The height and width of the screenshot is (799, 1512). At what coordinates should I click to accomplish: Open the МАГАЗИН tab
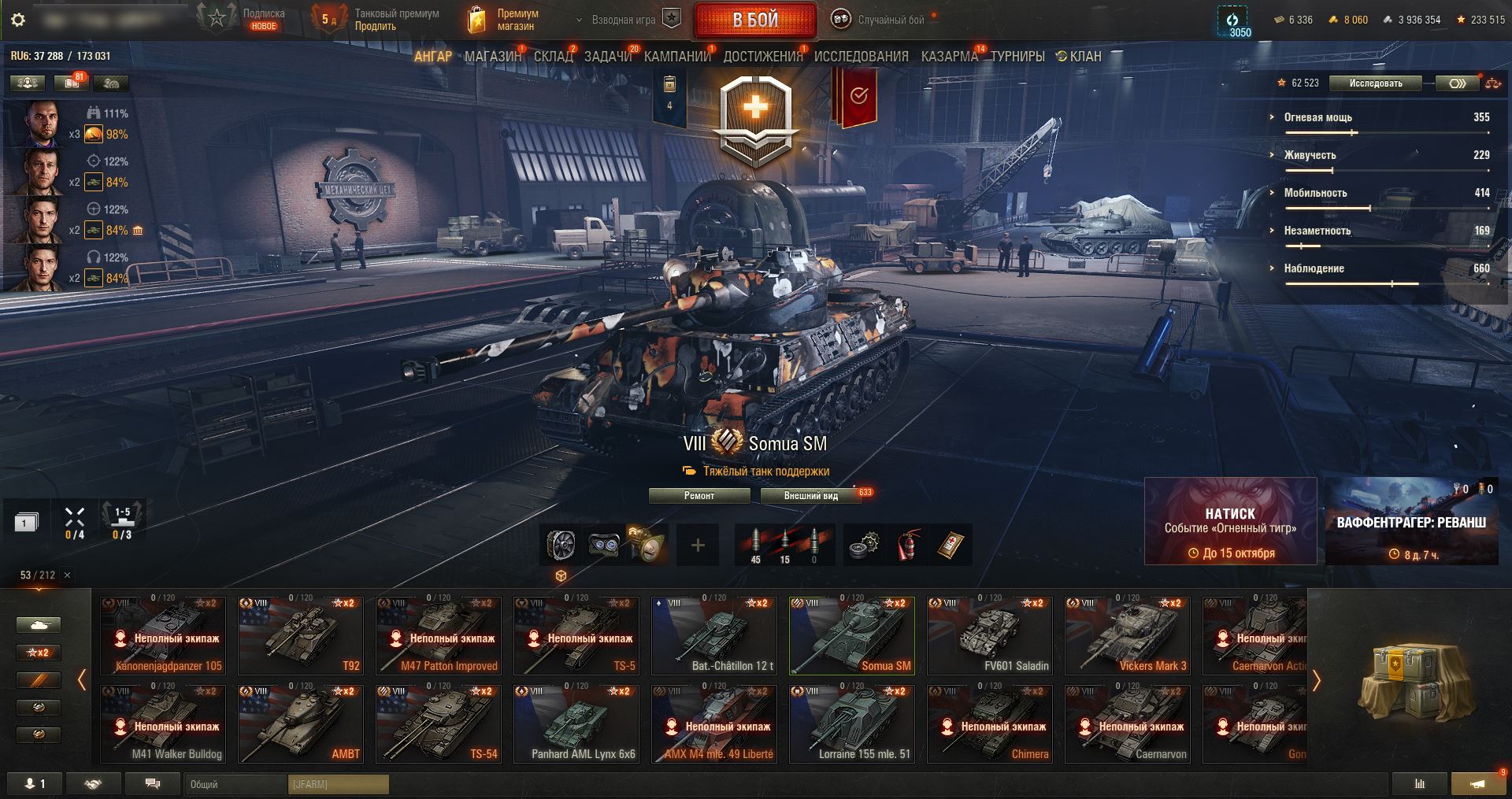coord(492,57)
